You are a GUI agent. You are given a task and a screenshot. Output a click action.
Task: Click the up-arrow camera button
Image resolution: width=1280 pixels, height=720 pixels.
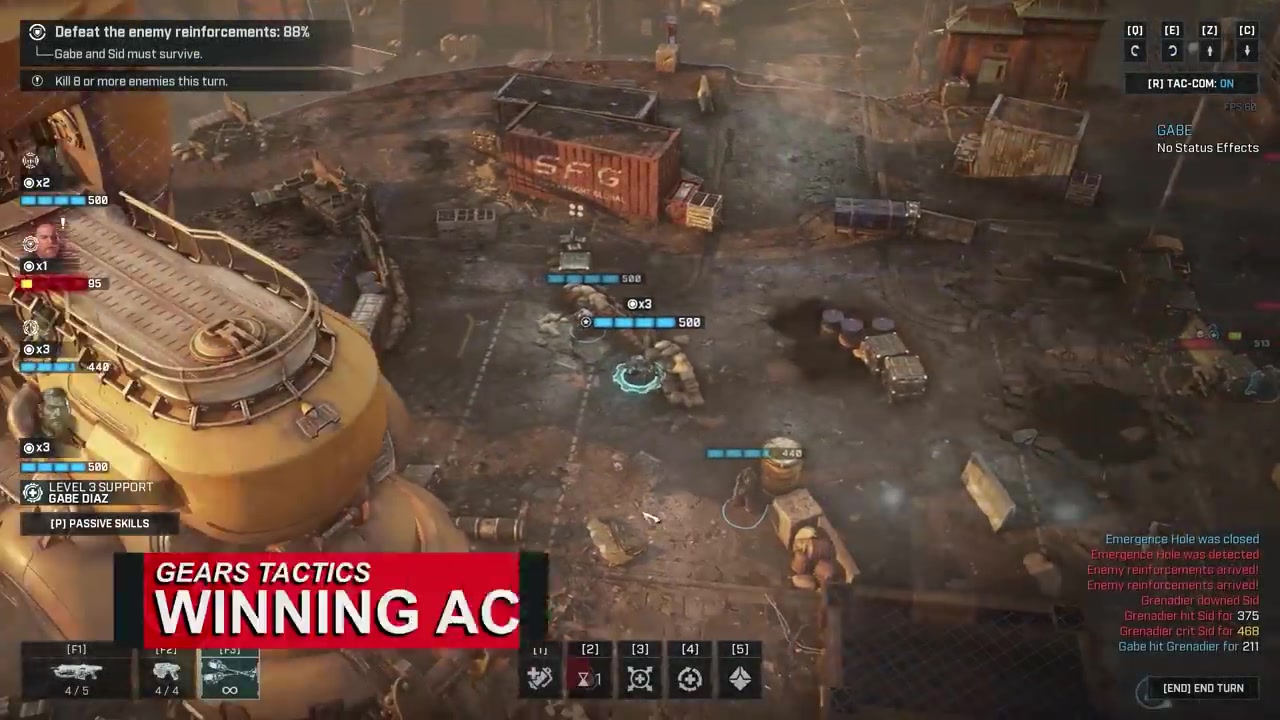[x=1209, y=51]
